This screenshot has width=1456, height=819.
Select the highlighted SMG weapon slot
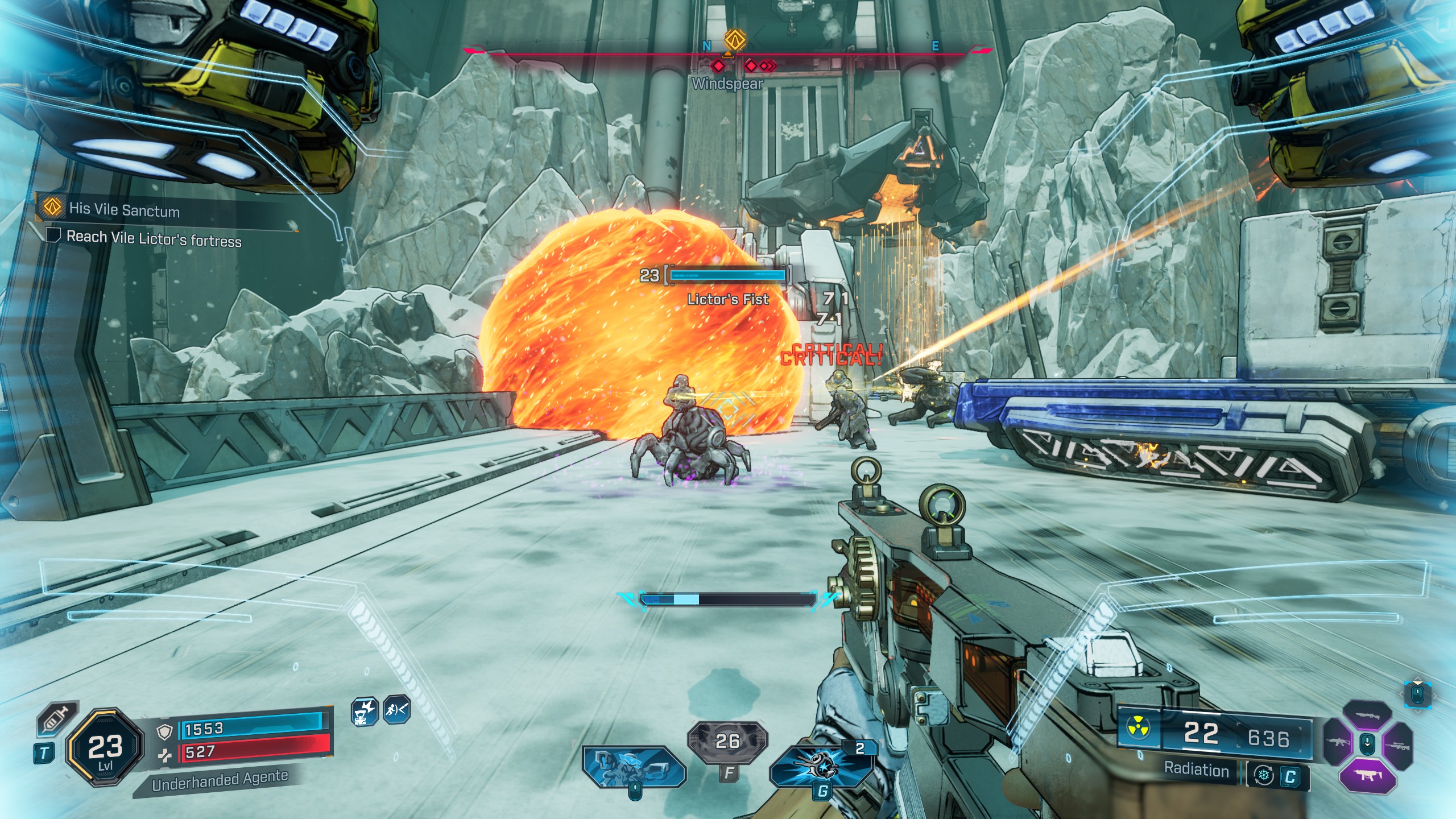pyautogui.click(x=1367, y=775)
